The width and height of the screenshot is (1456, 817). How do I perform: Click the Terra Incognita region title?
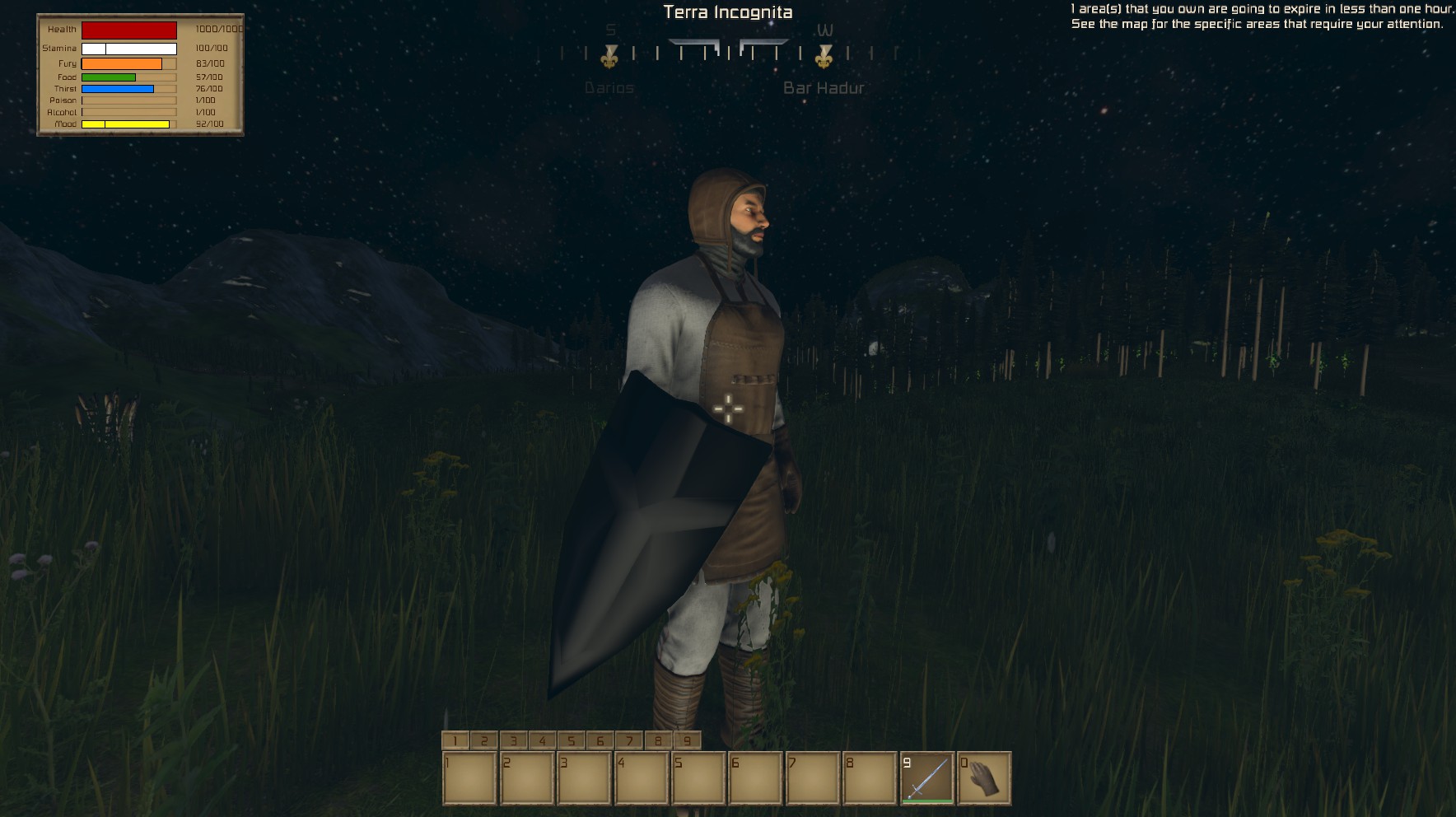pyautogui.click(x=728, y=12)
